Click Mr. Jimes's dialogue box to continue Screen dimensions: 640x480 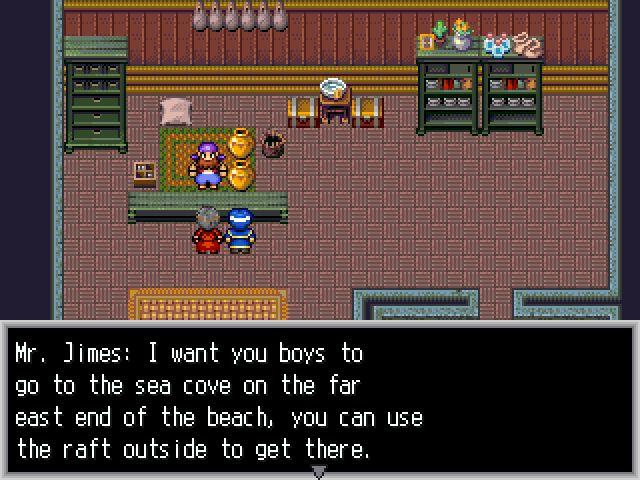point(319,400)
